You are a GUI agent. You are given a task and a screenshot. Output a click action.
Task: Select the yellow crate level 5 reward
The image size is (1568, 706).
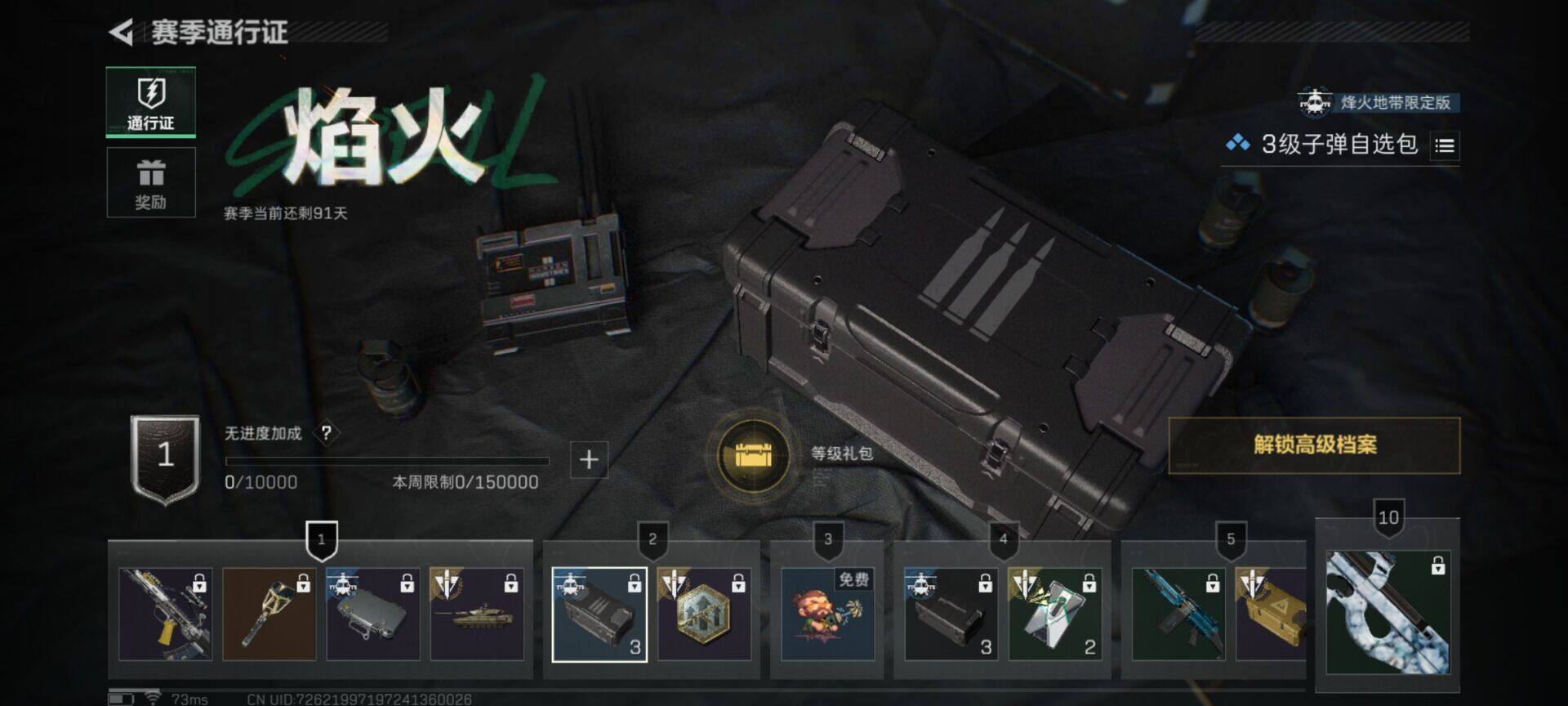point(1271,614)
